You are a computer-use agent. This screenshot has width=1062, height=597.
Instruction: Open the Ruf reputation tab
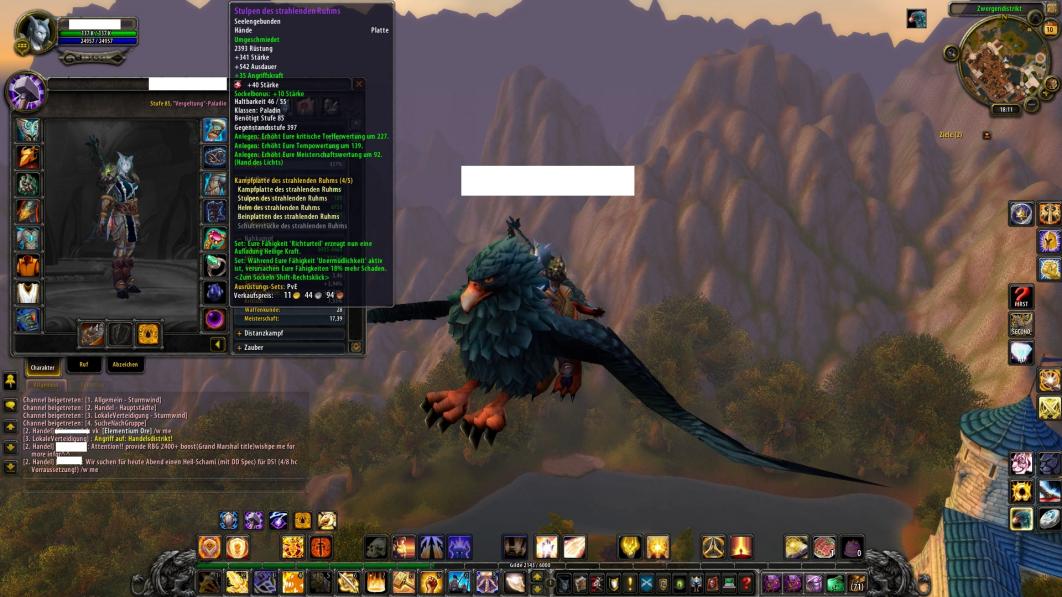[84, 365]
